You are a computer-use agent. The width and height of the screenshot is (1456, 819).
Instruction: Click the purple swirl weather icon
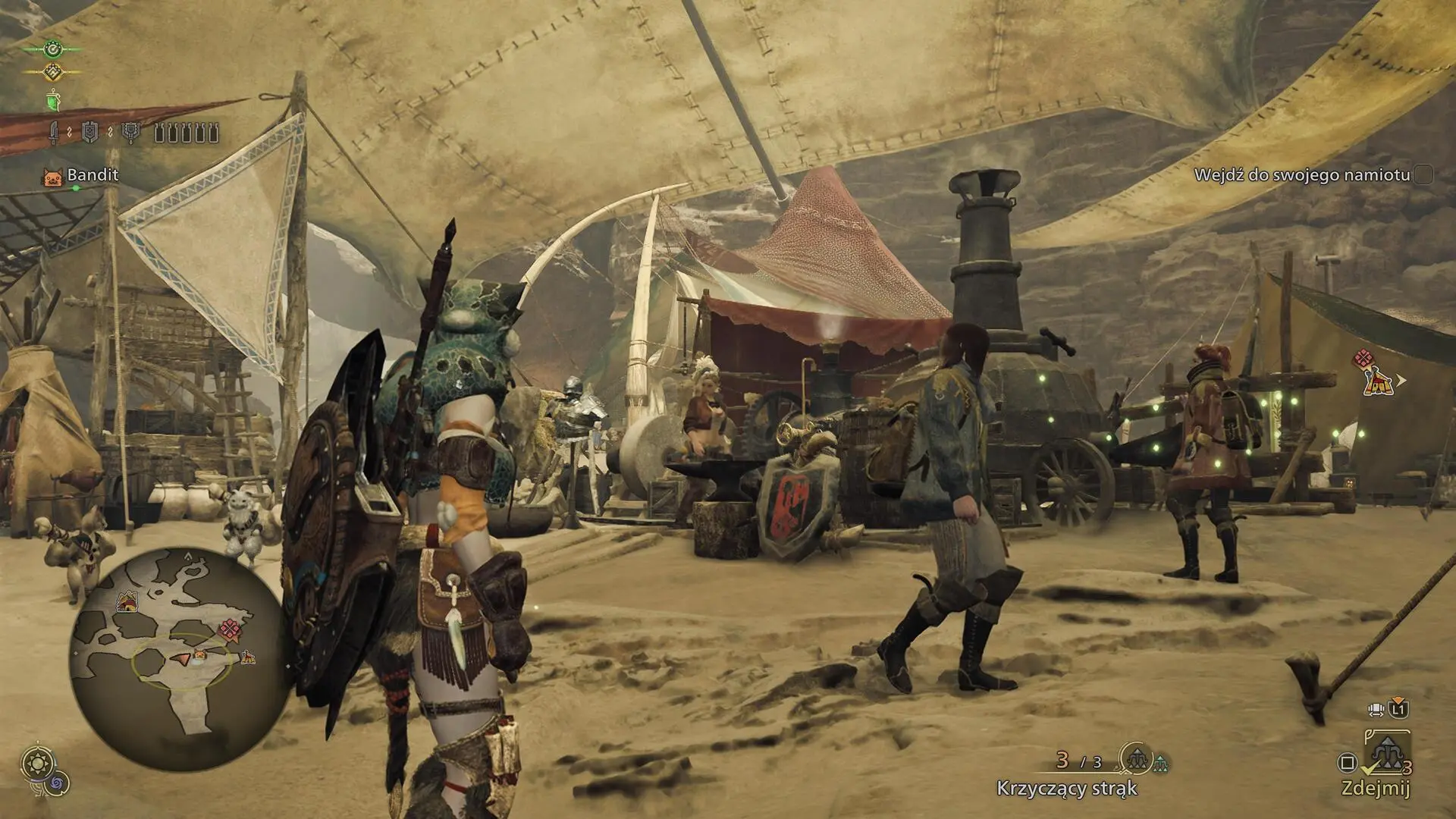click(x=58, y=783)
